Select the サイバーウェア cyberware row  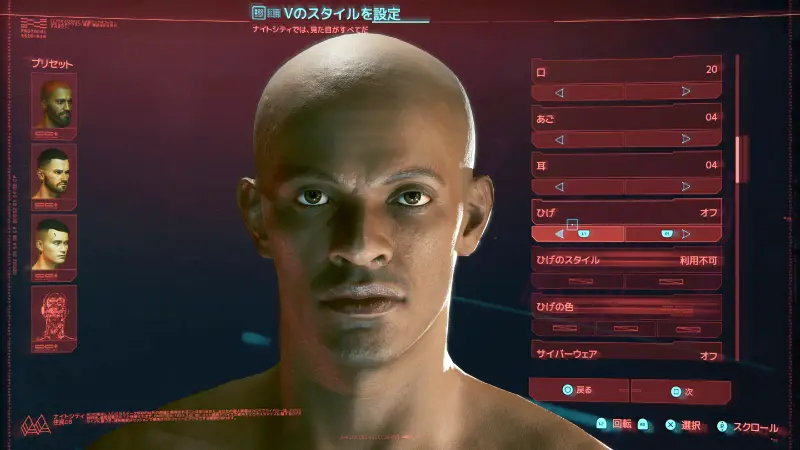pyautogui.click(x=626, y=353)
